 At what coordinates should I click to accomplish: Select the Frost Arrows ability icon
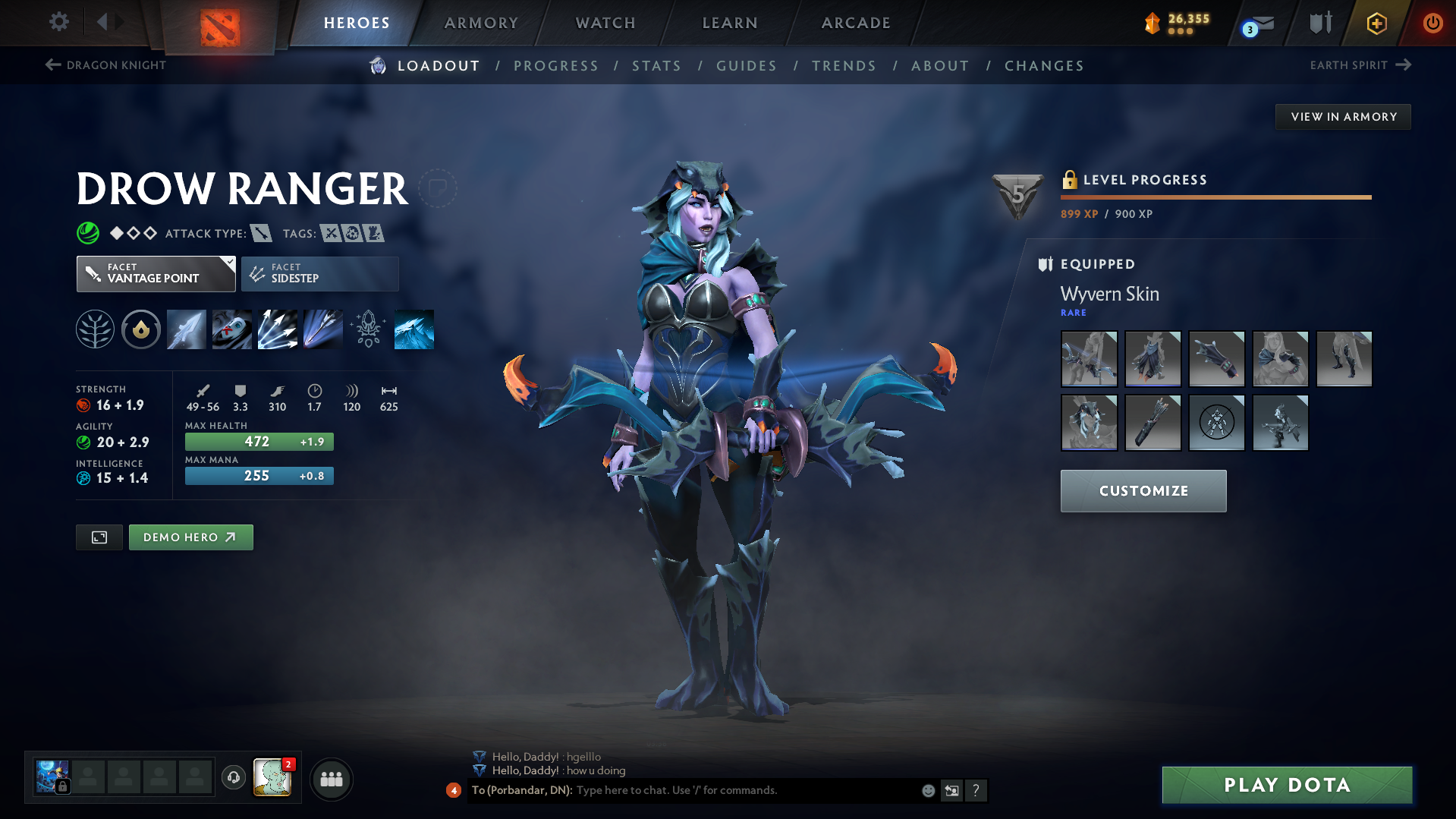pos(187,329)
